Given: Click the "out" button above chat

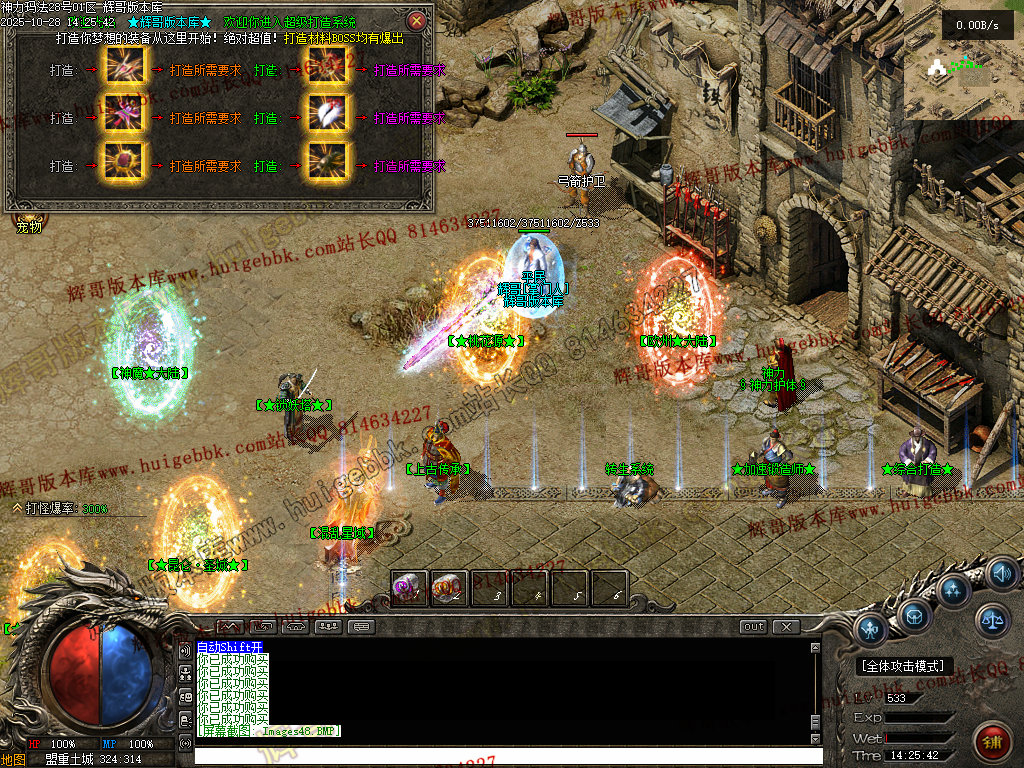Looking at the screenshot, I should tap(753, 627).
